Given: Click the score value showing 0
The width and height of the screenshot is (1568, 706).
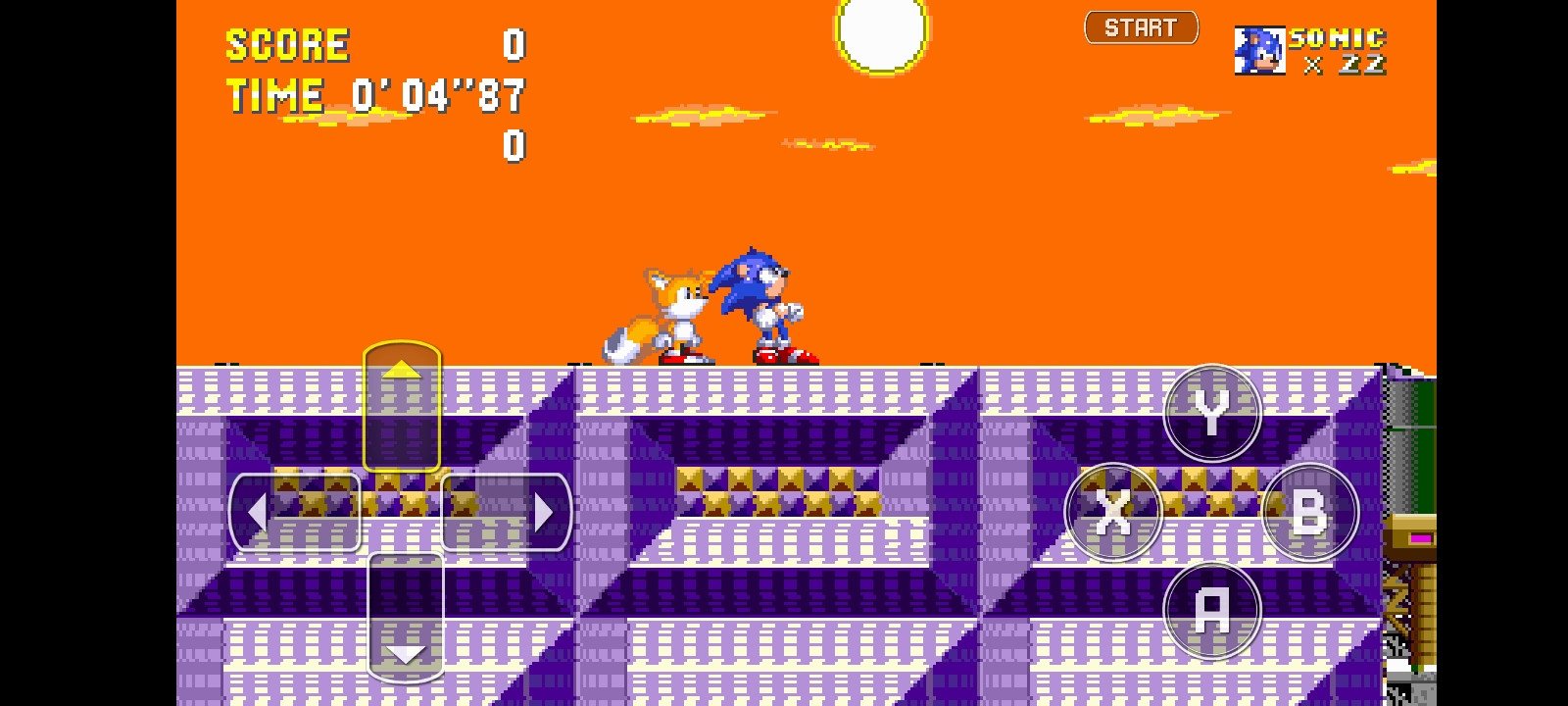Looking at the screenshot, I should (x=514, y=43).
